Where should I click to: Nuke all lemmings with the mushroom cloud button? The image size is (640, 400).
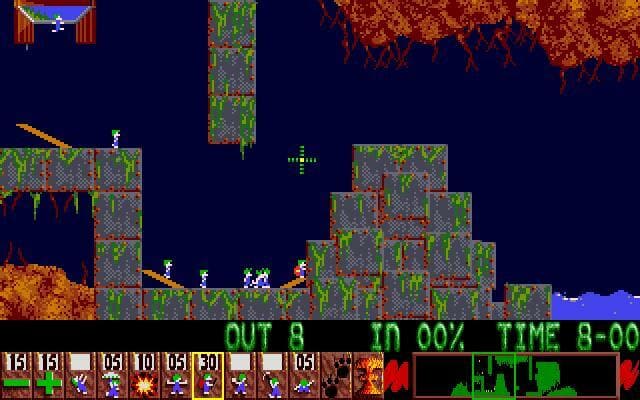[x=366, y=375]
